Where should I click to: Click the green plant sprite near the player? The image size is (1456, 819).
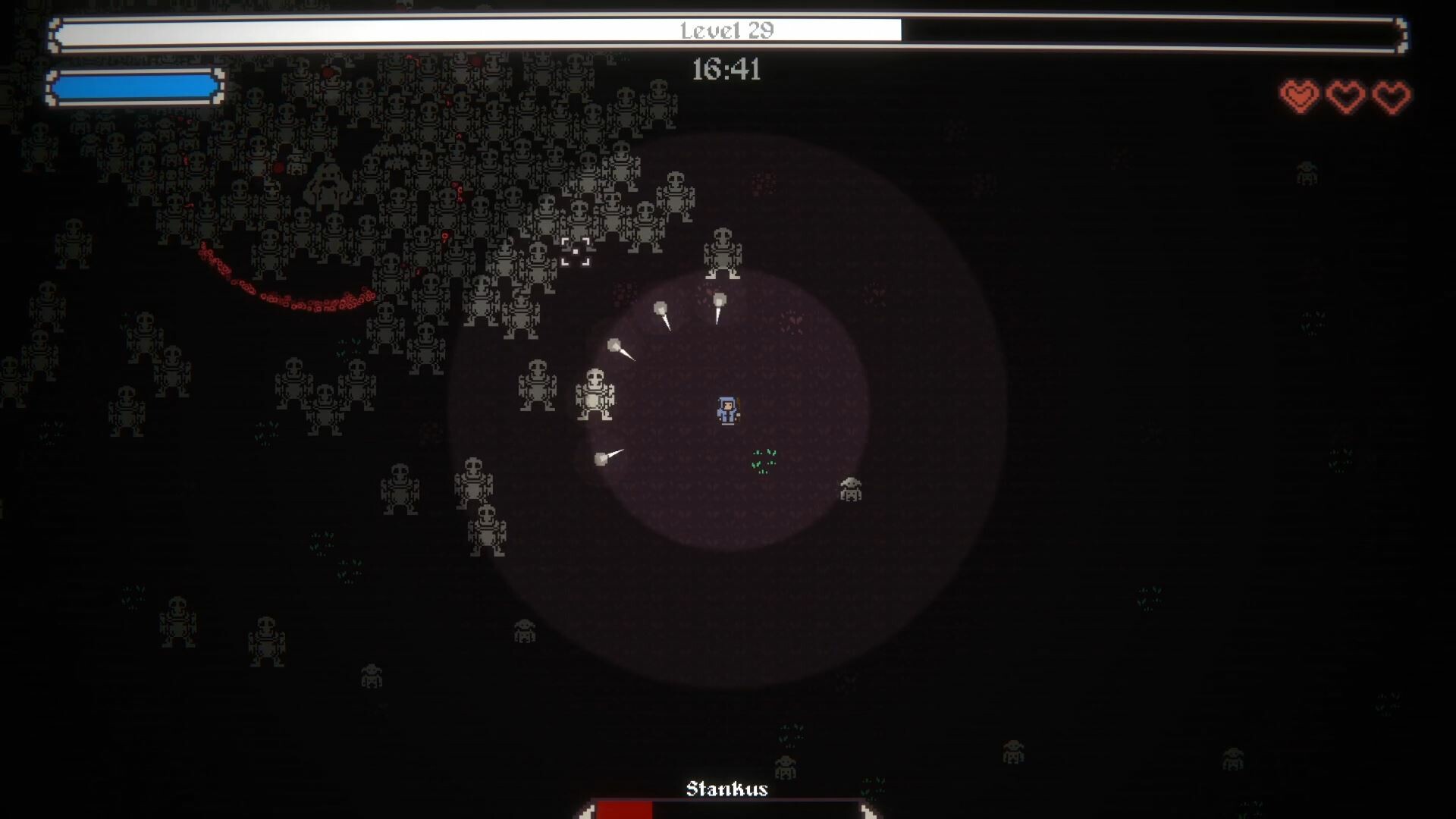tap(766, 460)
